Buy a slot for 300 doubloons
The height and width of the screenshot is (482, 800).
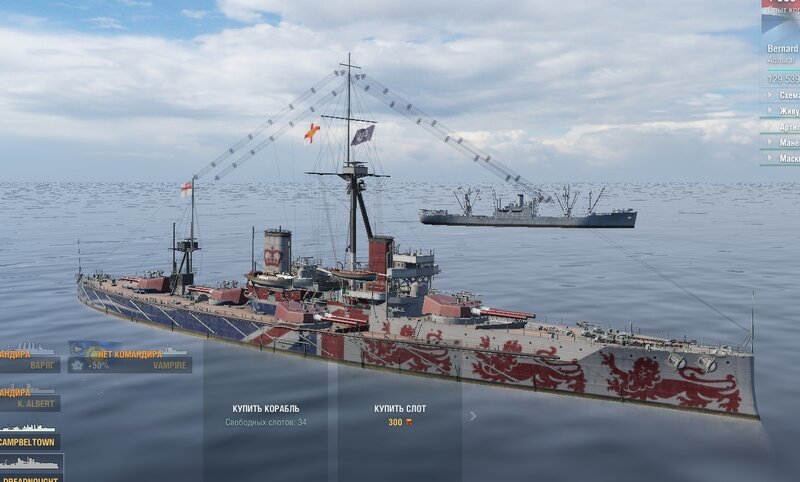[x=399, y=414]
